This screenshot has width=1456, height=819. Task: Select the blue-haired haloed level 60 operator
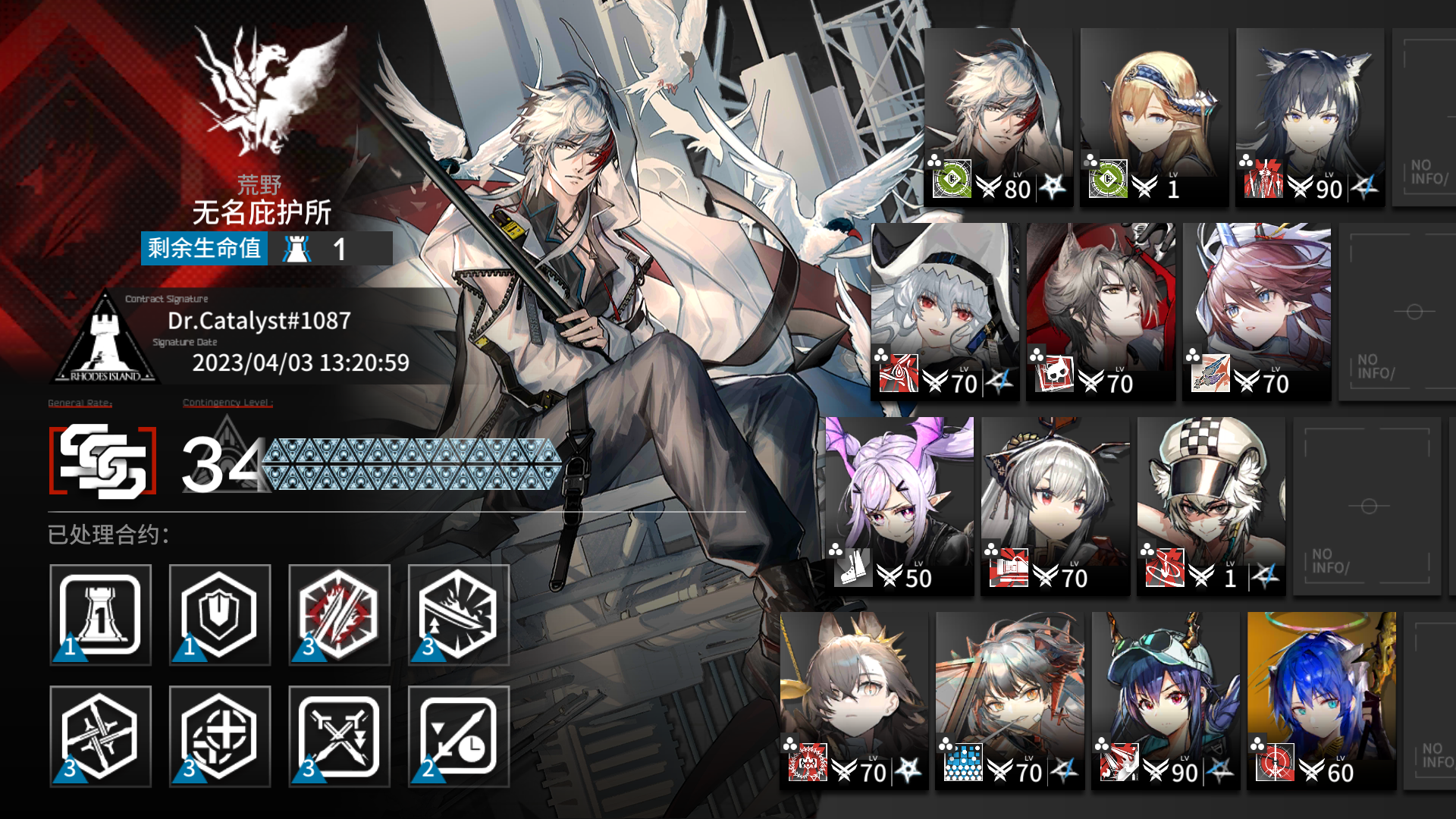pyautogui.click(x=1321, y=701)
